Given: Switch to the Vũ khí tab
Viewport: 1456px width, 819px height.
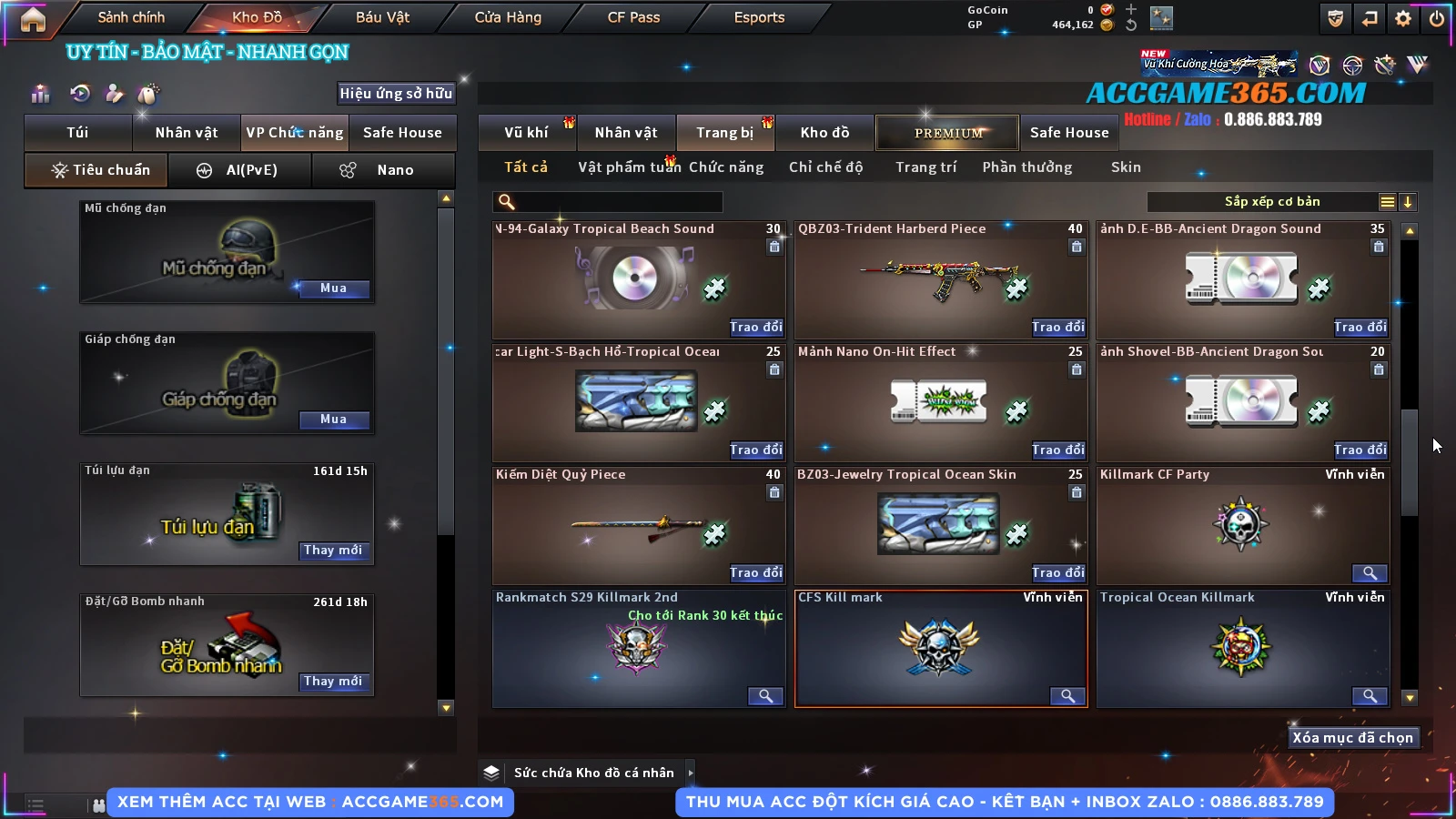Looking at the screenshot, I should [x=526, y=133].
